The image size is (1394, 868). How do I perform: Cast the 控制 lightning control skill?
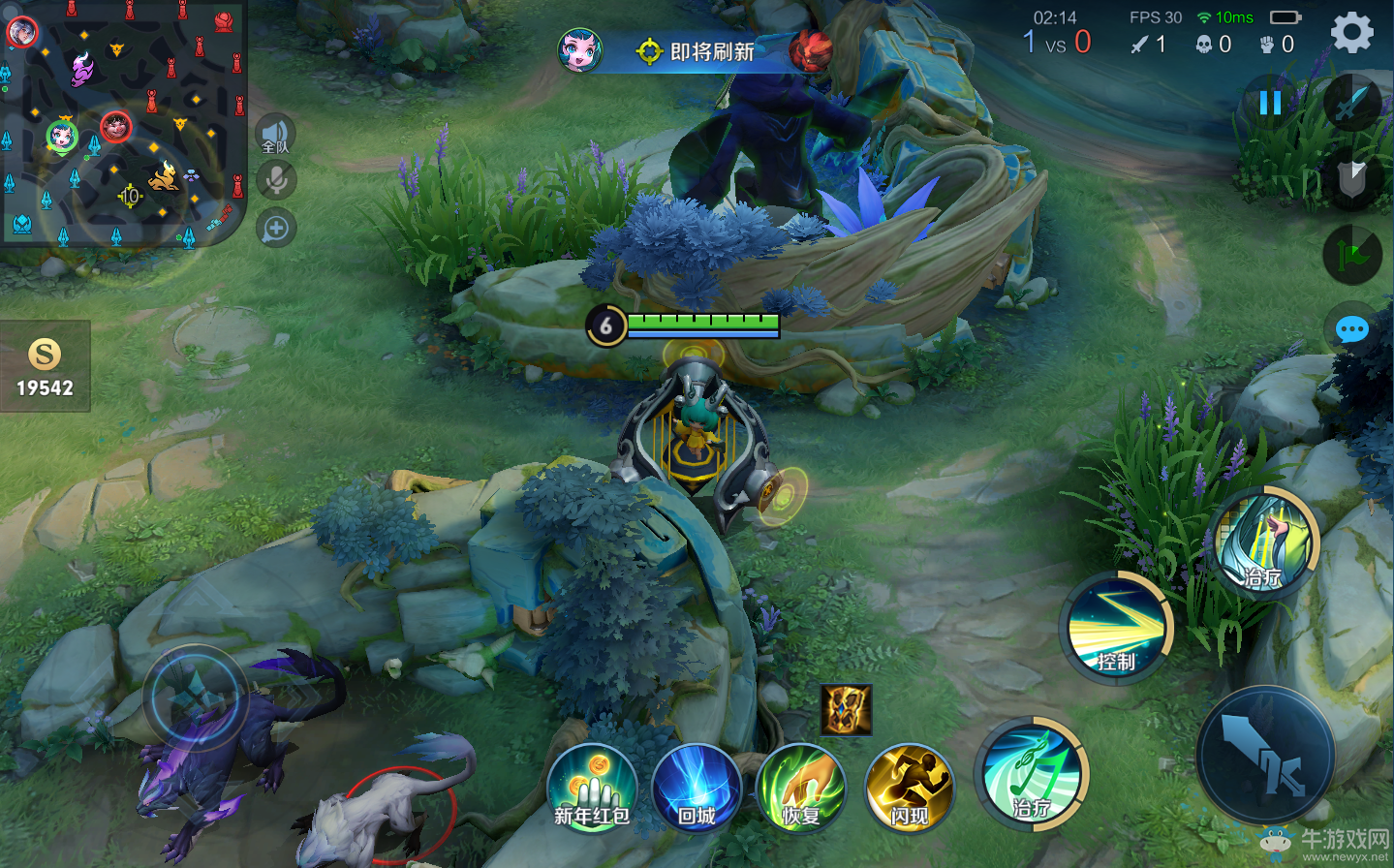[1116, 627]
